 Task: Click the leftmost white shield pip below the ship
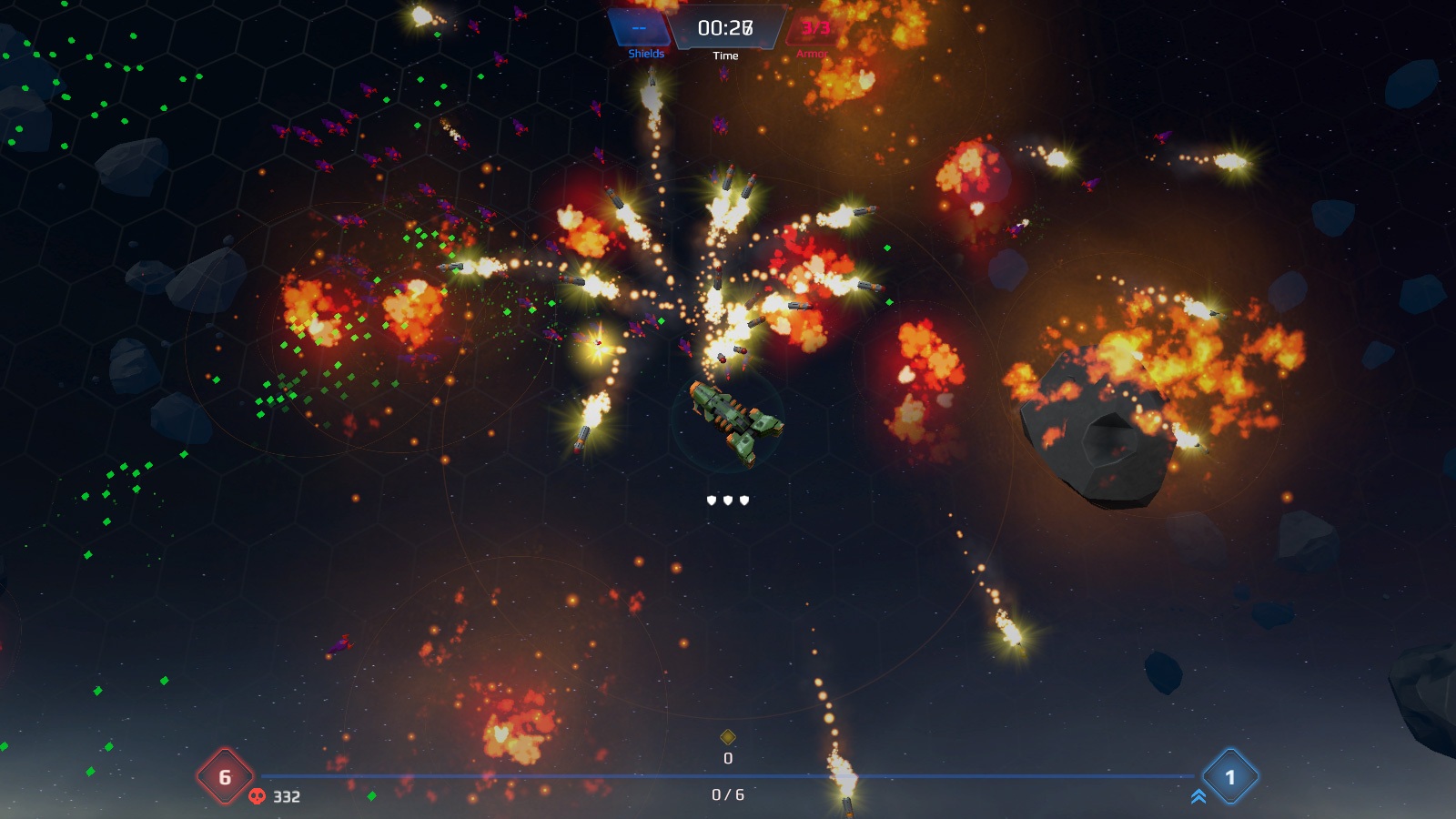pyautogui.click(x=711, y=500)
